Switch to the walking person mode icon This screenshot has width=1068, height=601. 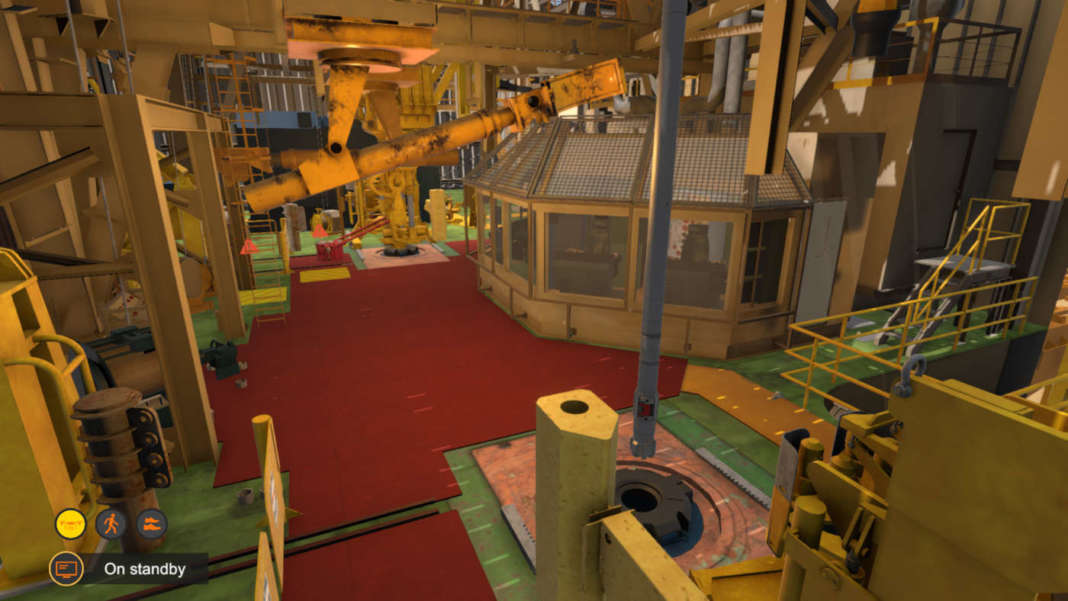(x=111, y=523)
